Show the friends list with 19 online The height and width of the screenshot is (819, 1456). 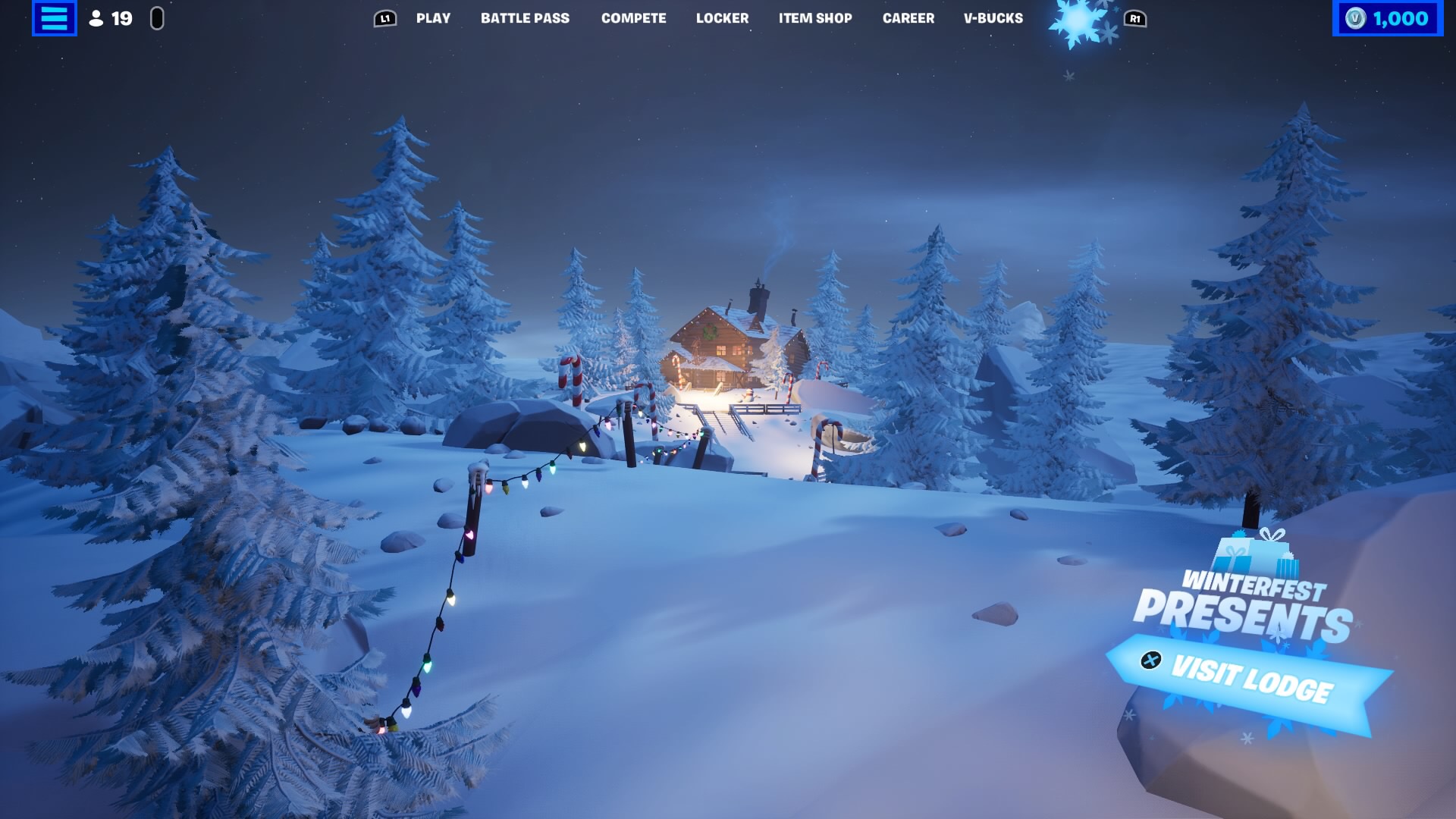tap(111, 18)
